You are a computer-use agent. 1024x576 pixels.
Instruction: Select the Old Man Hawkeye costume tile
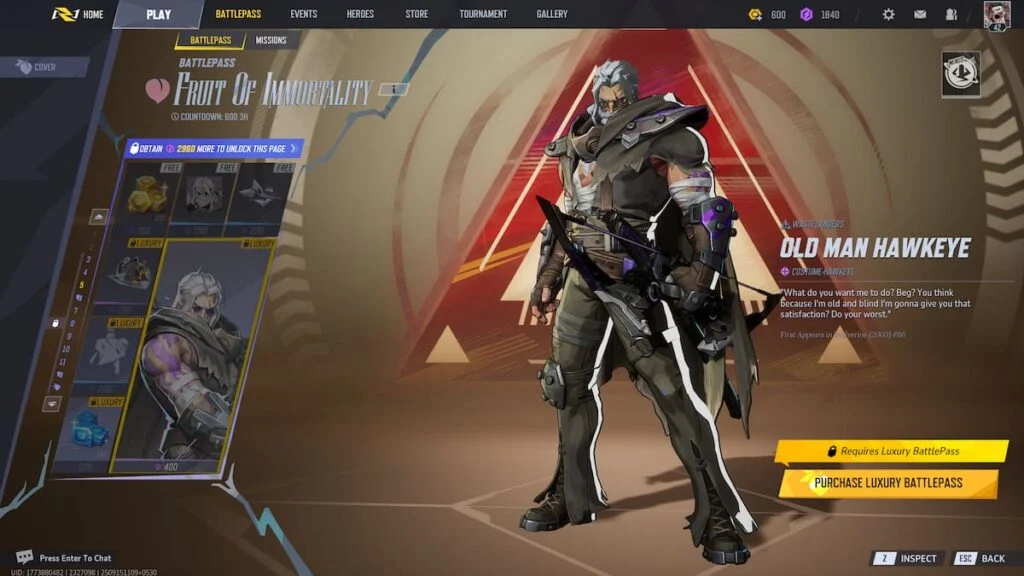[193, 355]
